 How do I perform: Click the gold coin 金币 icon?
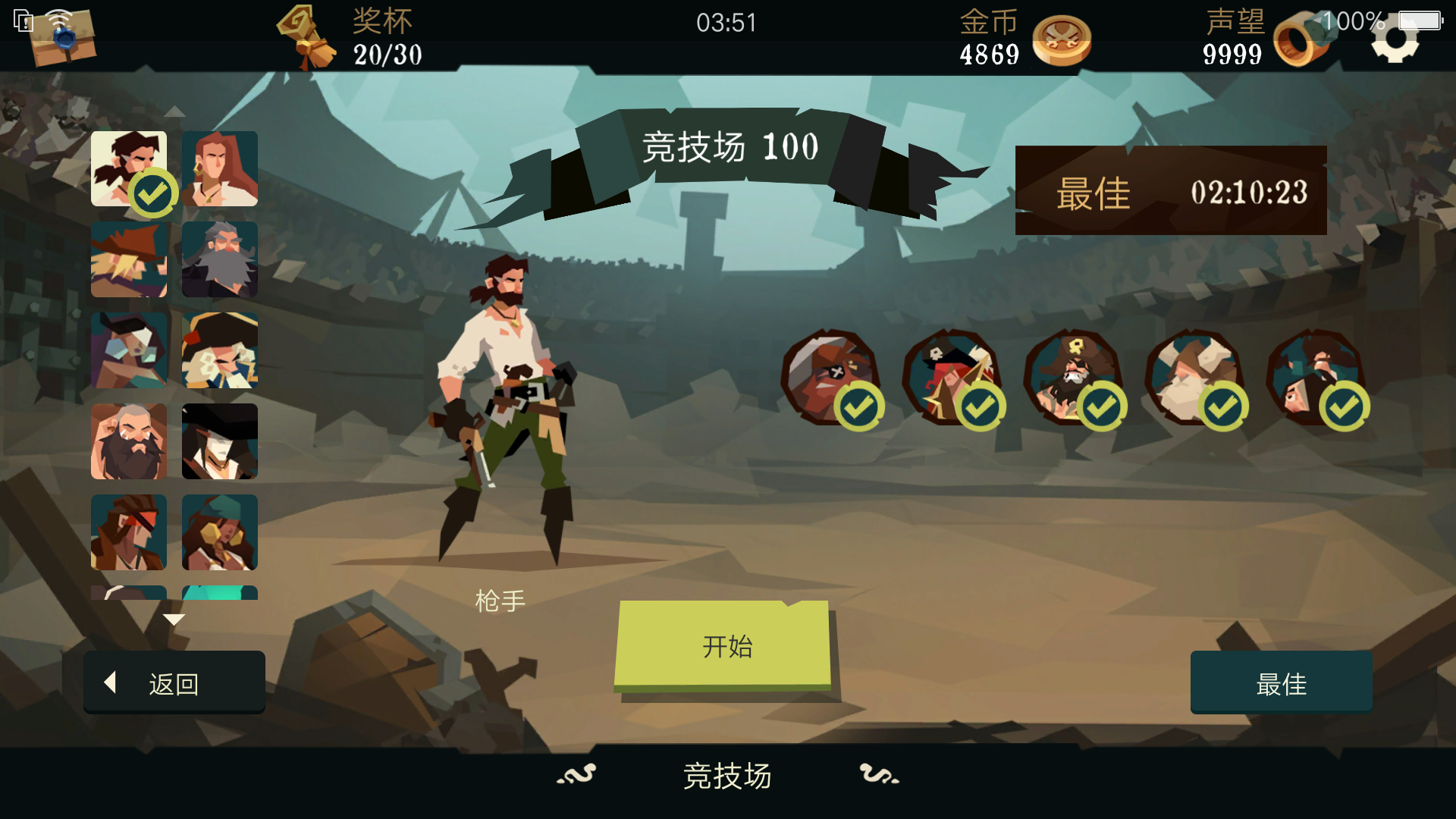point(1061,42)
